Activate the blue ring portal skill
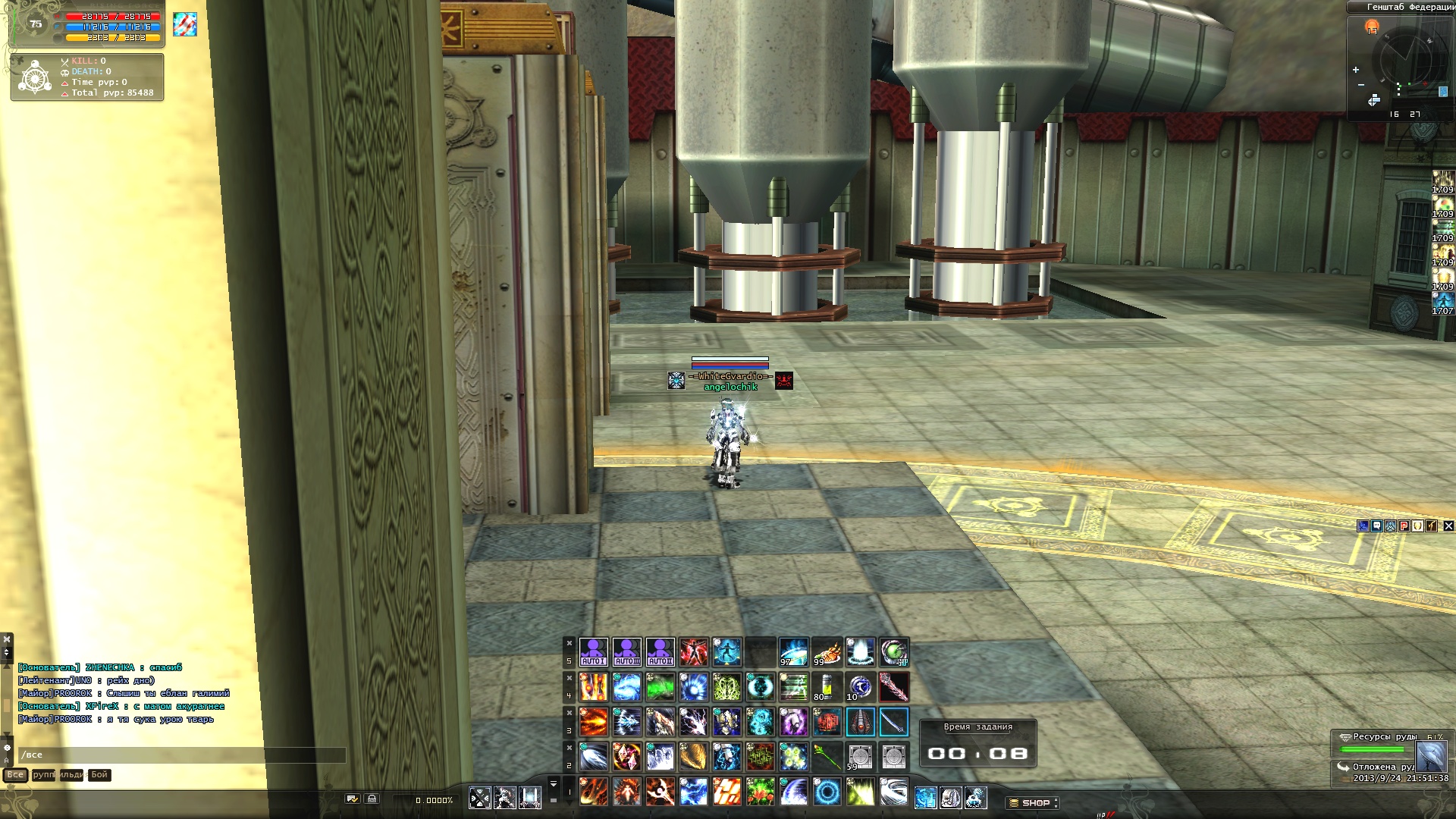The width and height of the screenshot is (1456, 819). [827, 792]
